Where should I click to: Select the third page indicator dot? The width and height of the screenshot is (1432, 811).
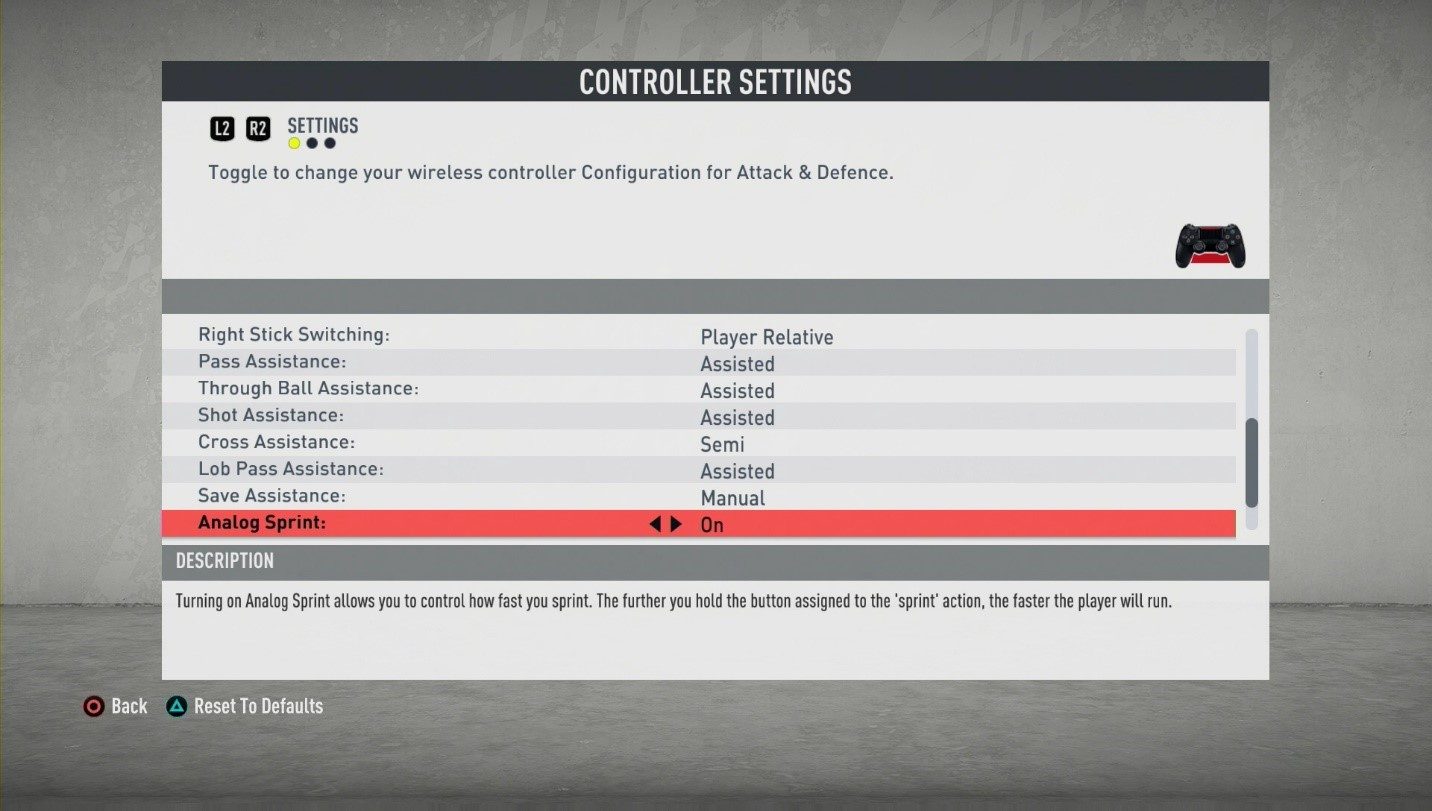tap(330, 143)
